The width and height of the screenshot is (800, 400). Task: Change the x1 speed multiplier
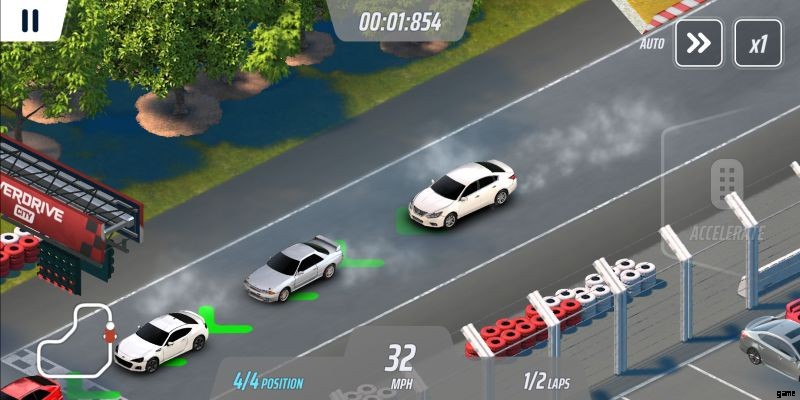758,44
